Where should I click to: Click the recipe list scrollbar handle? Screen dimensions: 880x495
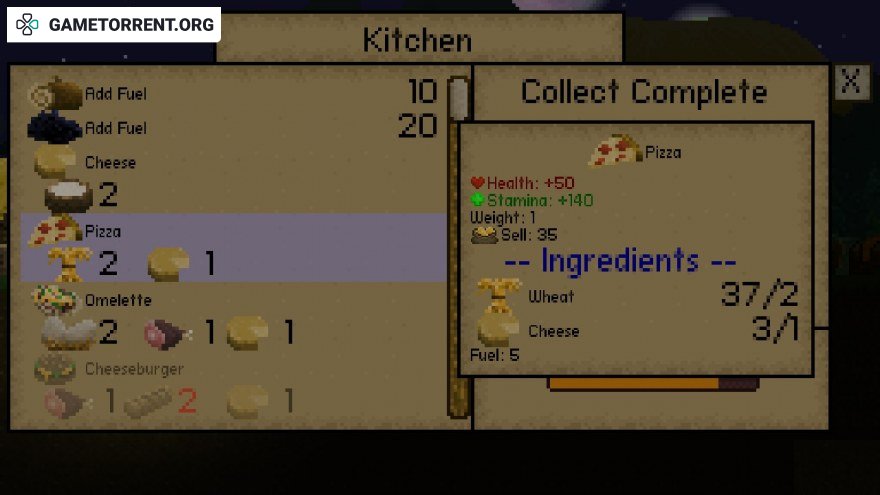click(x=458, y=97)
